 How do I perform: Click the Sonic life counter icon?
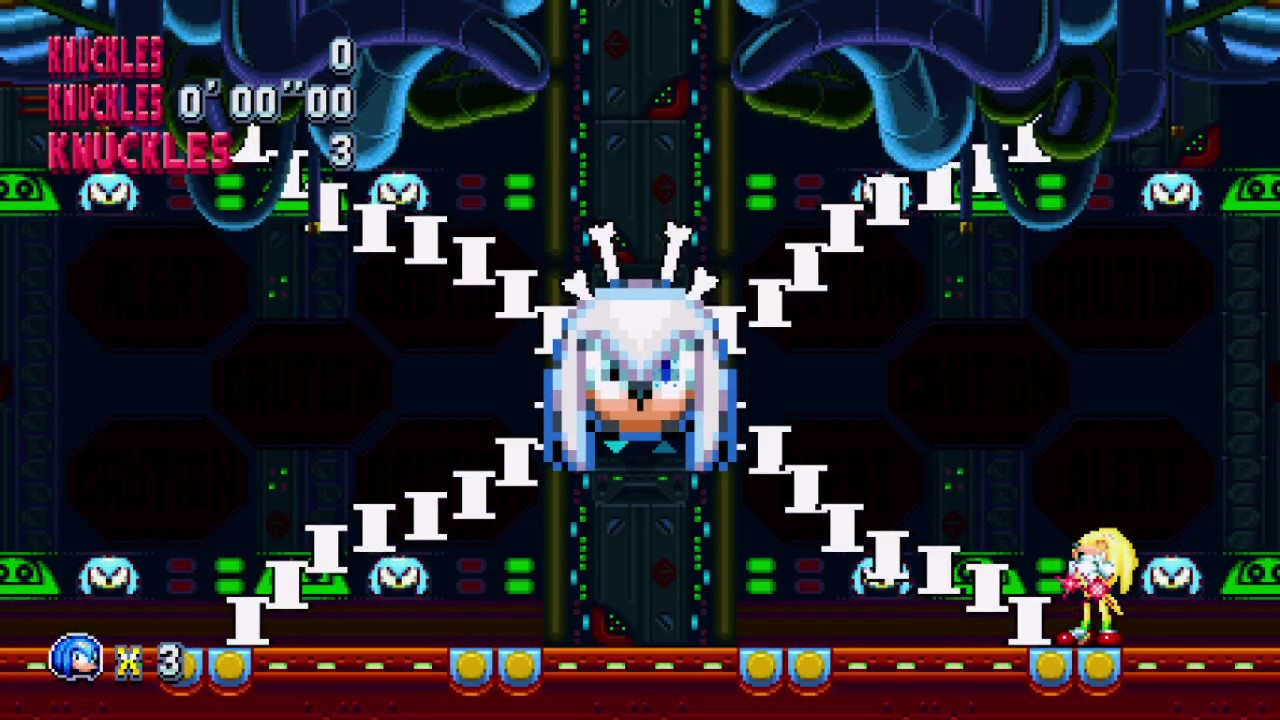point(75,660)
